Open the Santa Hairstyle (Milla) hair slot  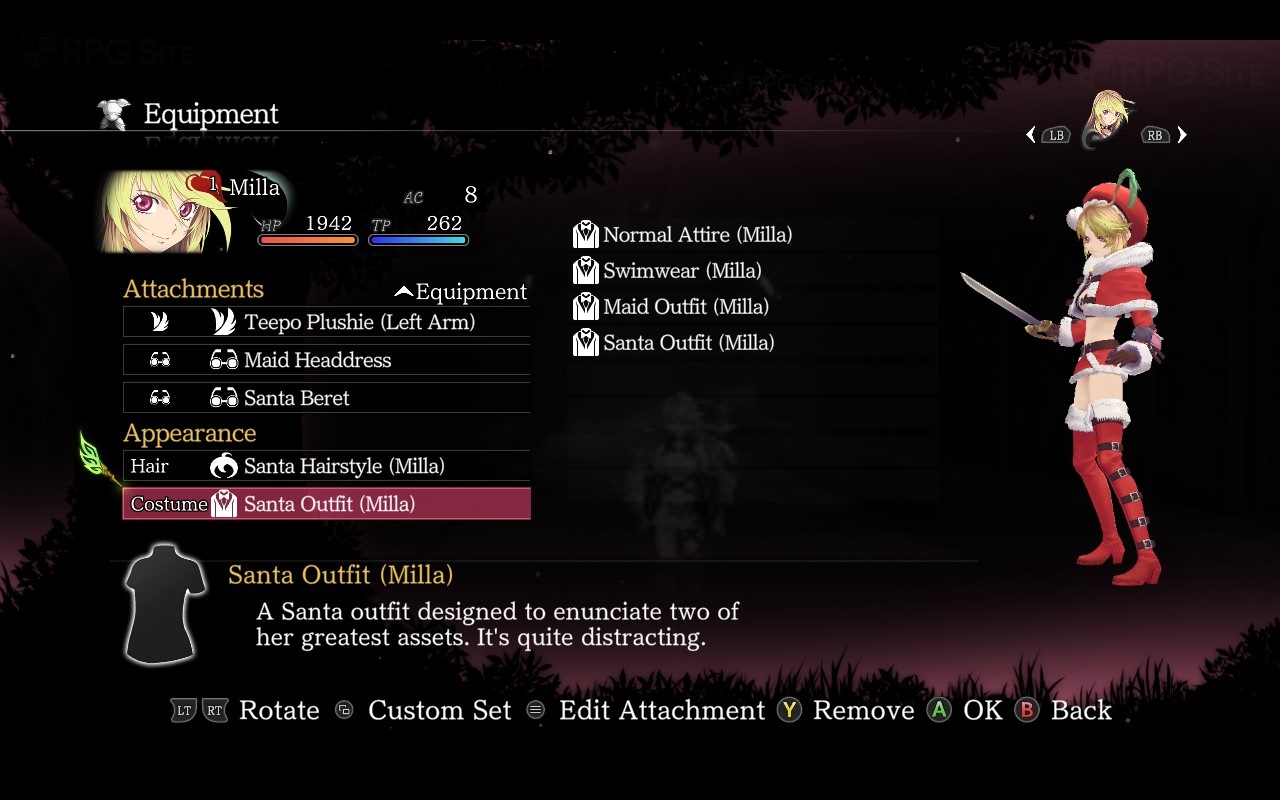coord(327,466)
